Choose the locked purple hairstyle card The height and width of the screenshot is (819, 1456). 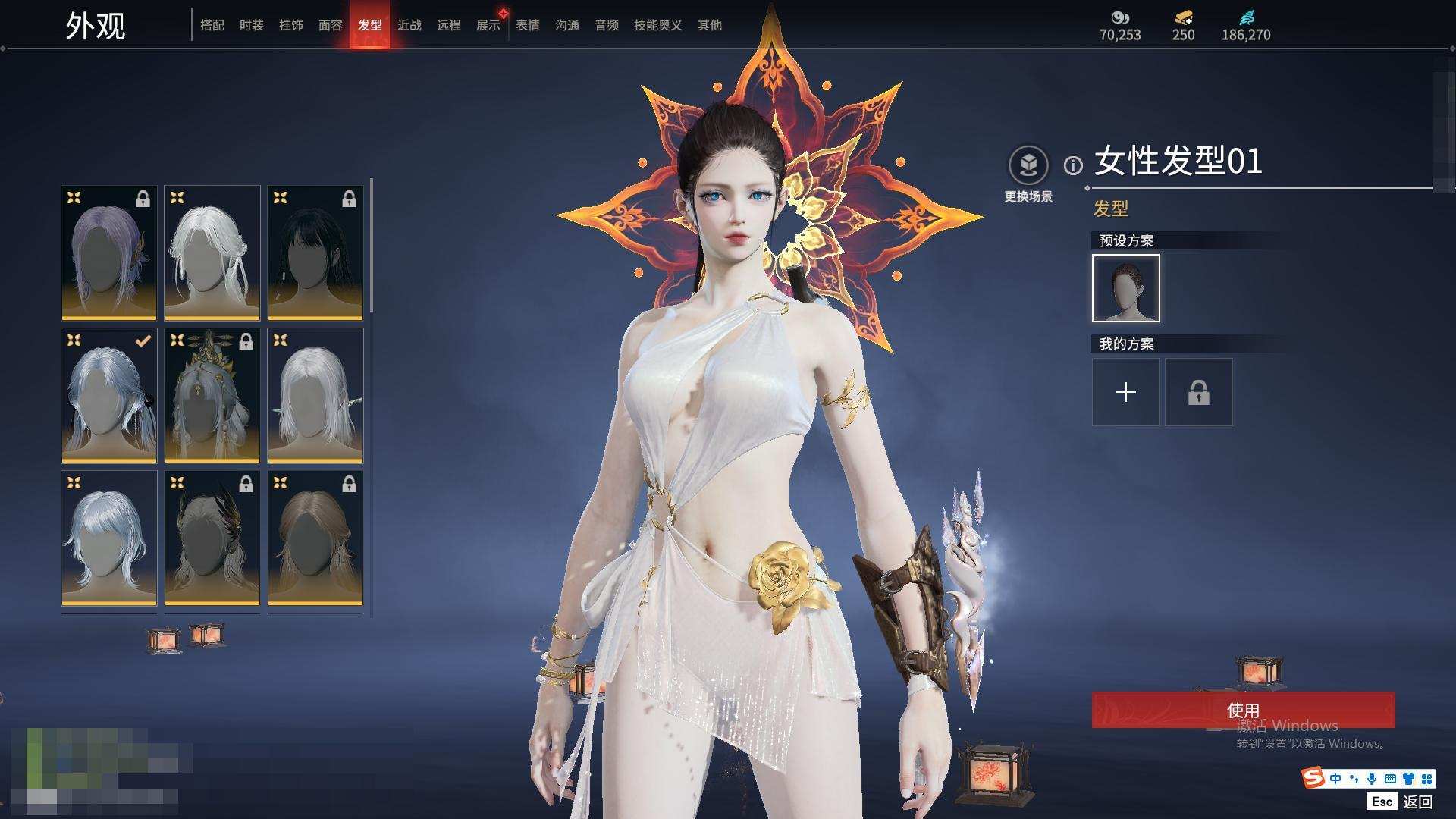point(109,253)
